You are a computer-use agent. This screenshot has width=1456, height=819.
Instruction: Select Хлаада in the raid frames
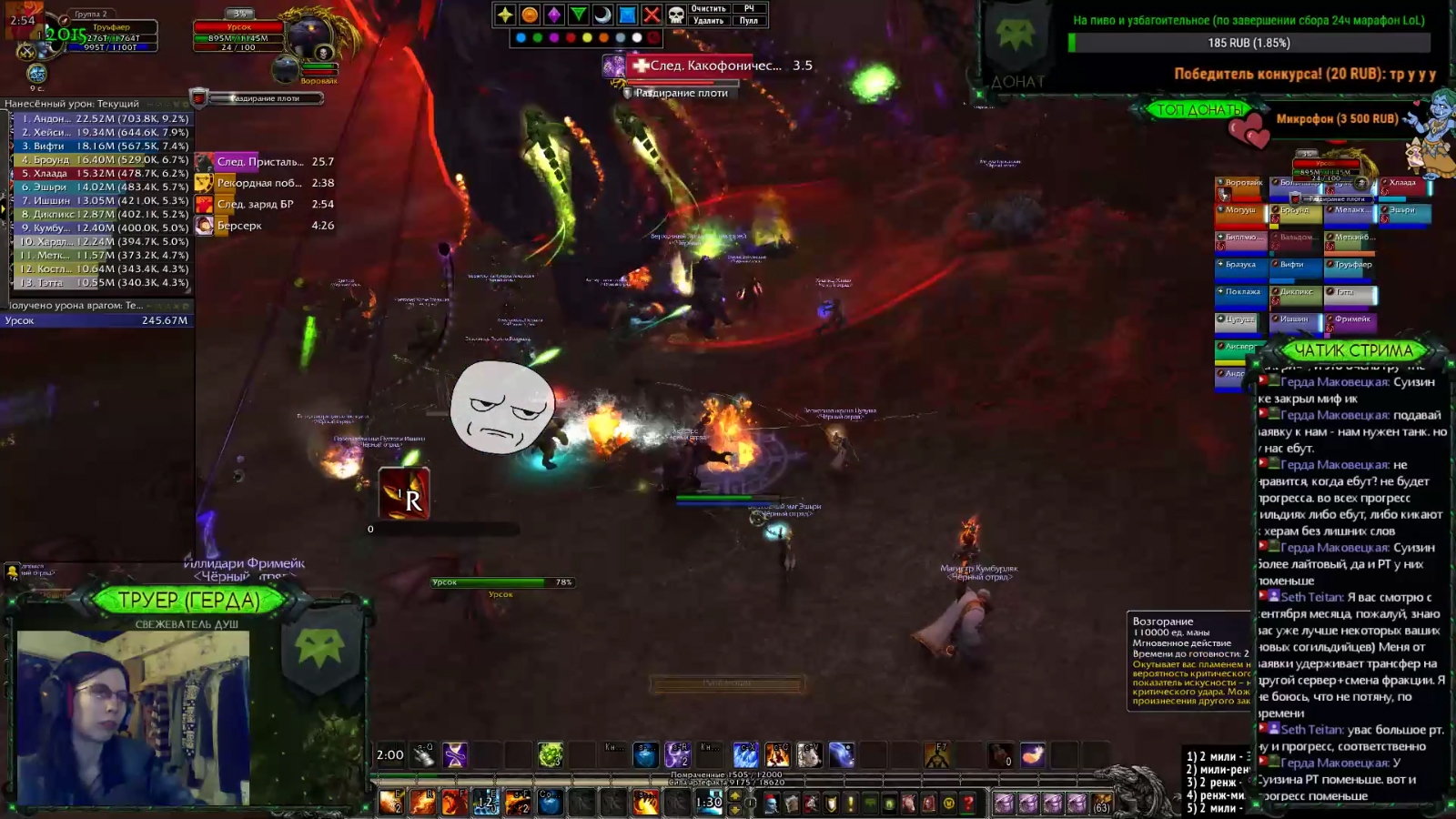coord(1404,187)
